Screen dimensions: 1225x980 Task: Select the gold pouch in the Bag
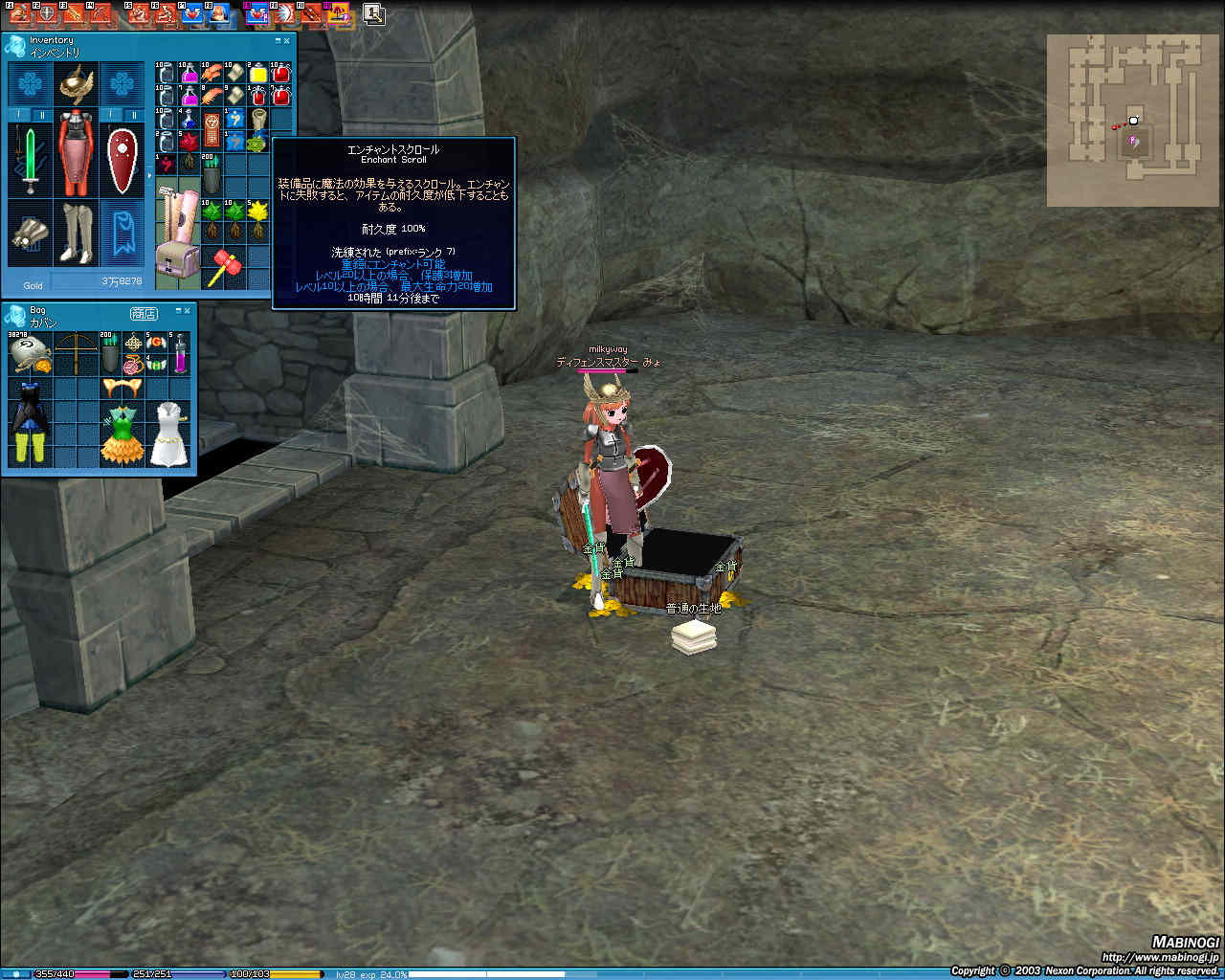tap(28, 354)
